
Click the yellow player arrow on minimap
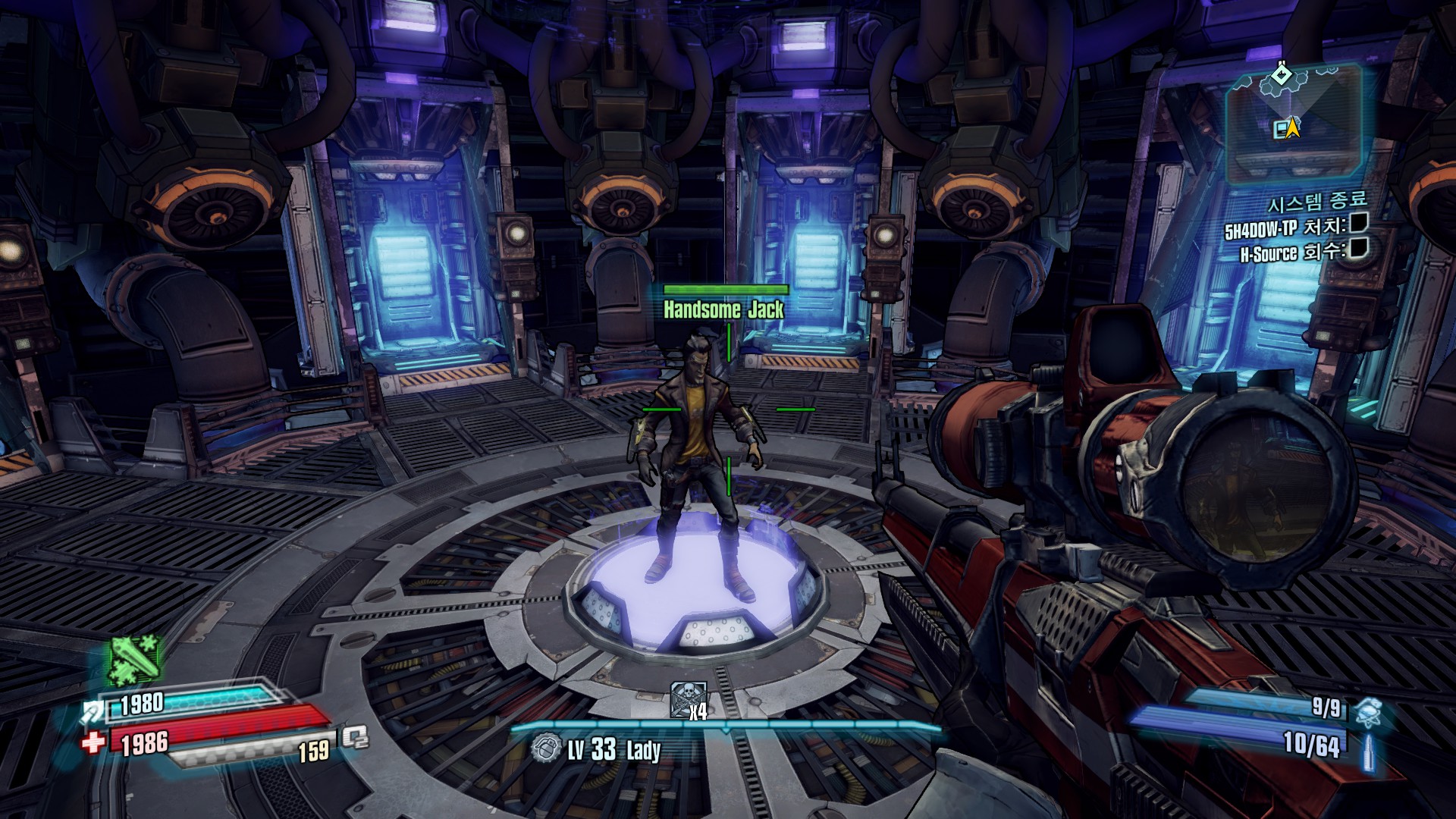click(1293, 127)
